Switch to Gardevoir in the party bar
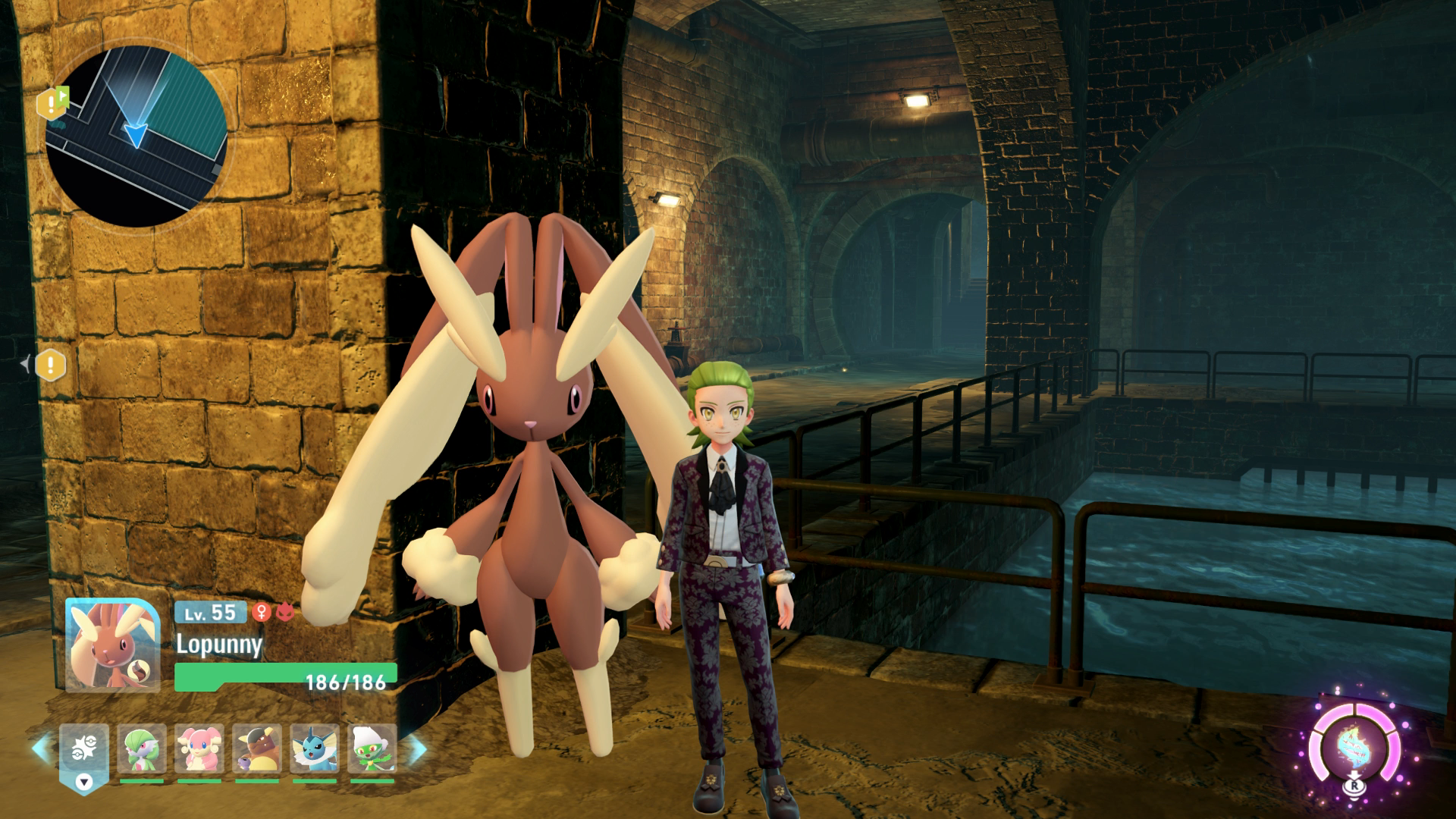 142,749
